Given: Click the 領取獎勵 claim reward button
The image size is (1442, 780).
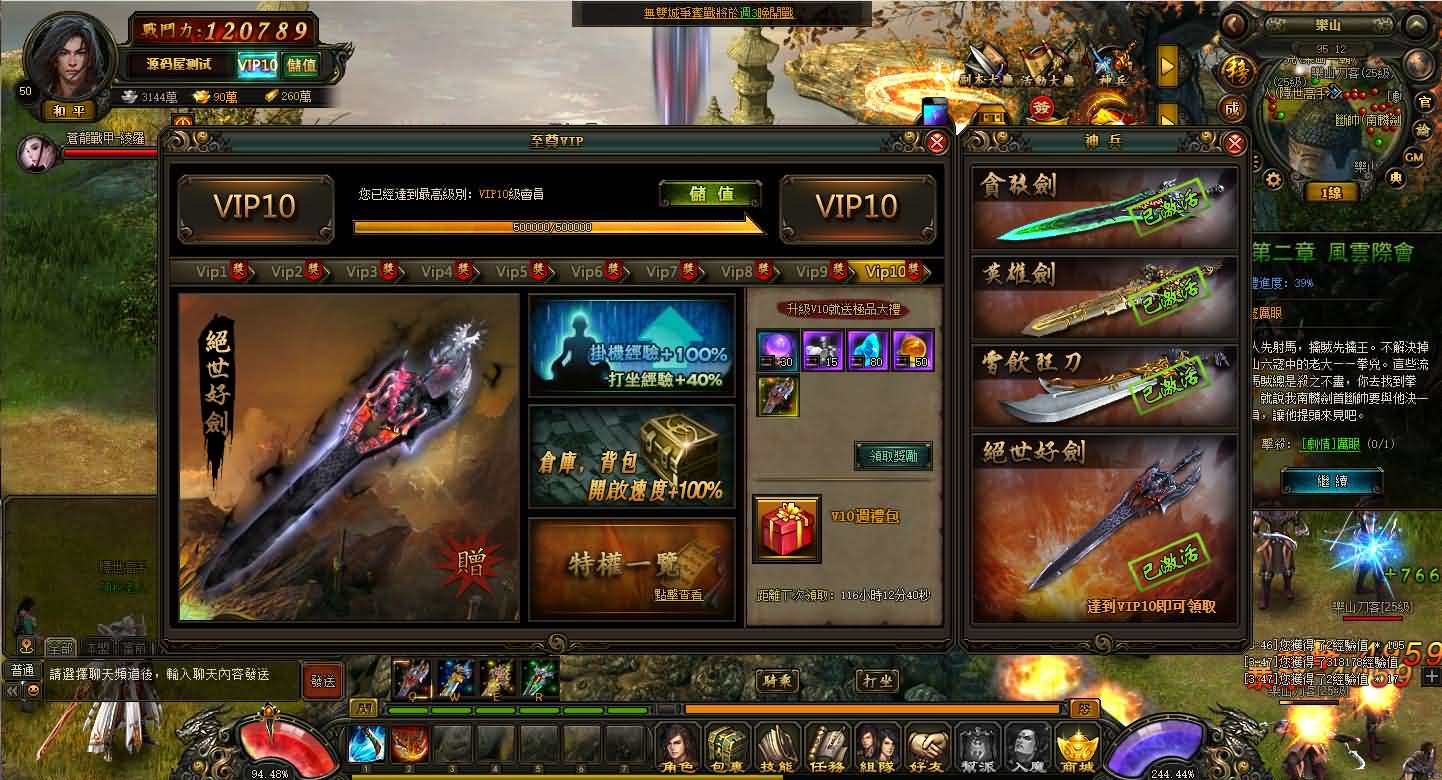Looking at the screenshot, I should click(x=892, y=455).
